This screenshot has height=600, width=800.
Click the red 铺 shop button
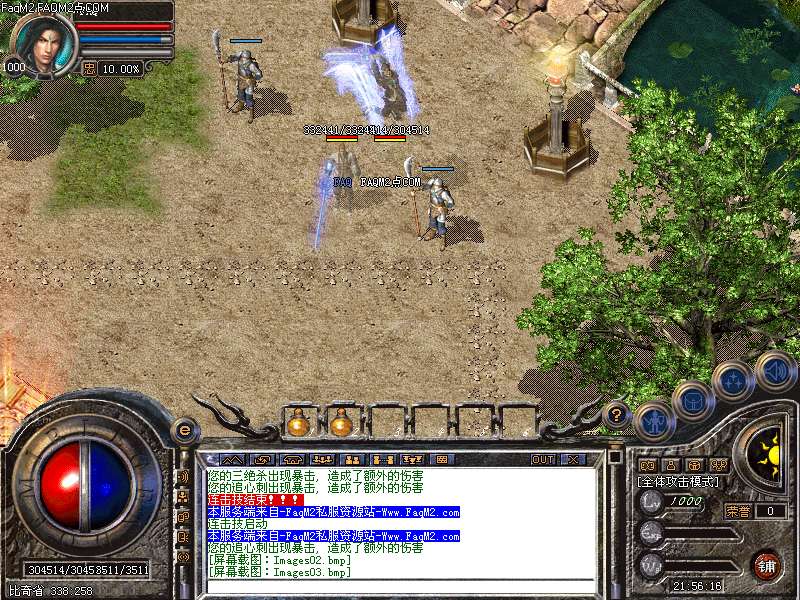coord(766,565)
